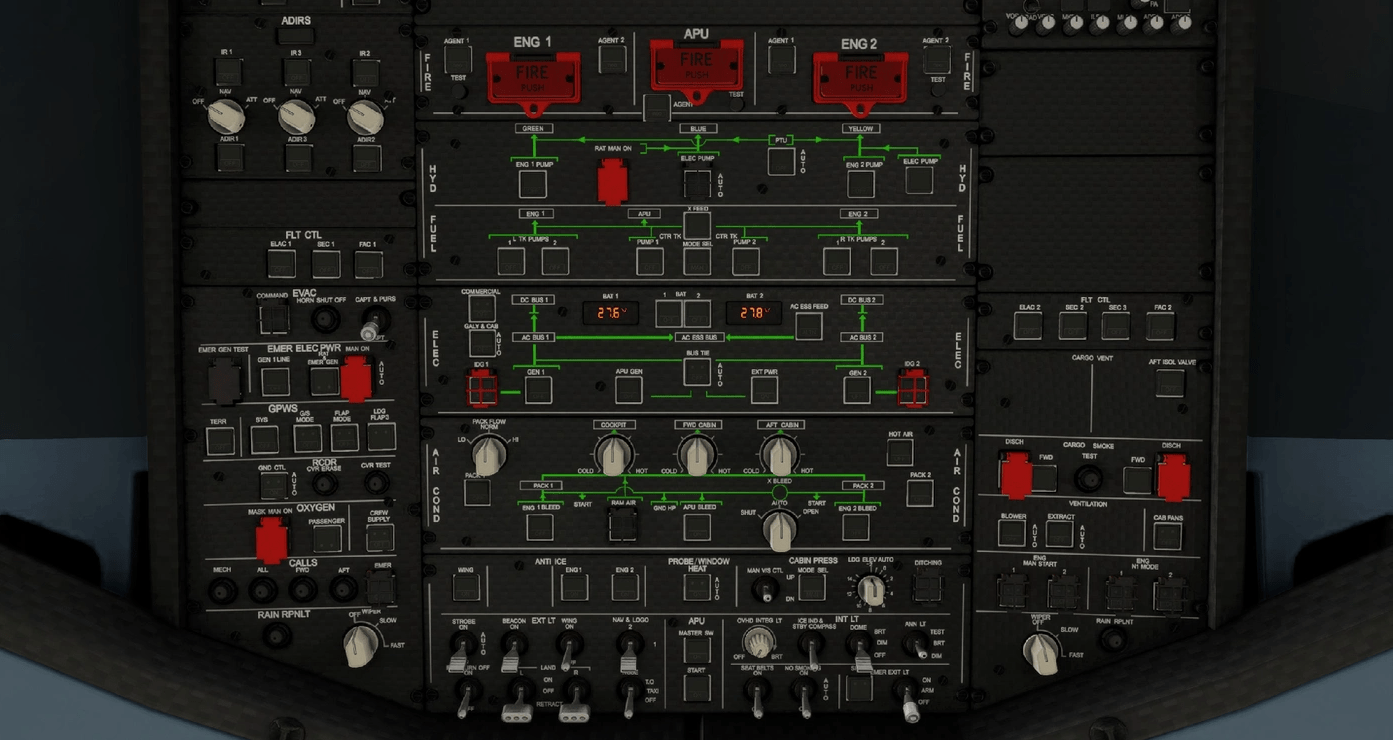The width and height of the screenshot is (1393, 740).
Task: Toggle the BUS TIE button
Action: [x=697, y=372]
